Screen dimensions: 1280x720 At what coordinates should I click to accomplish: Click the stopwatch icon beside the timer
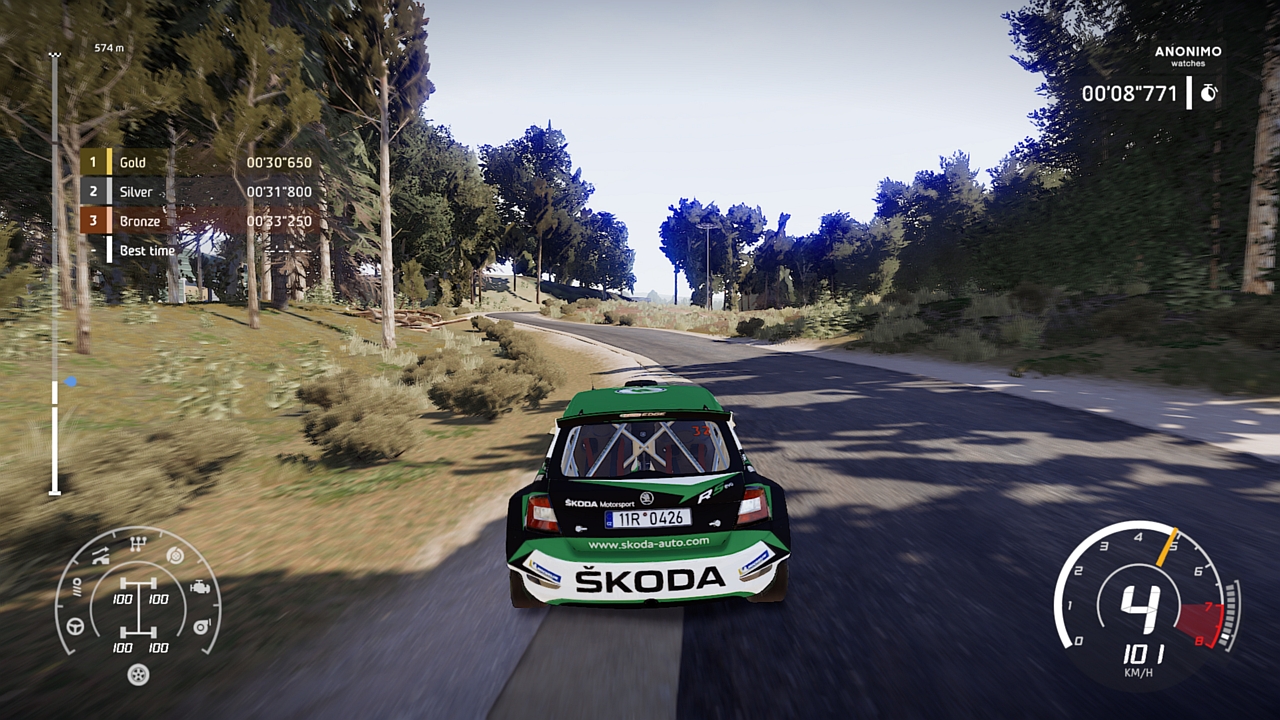[x=1209, y=93]
